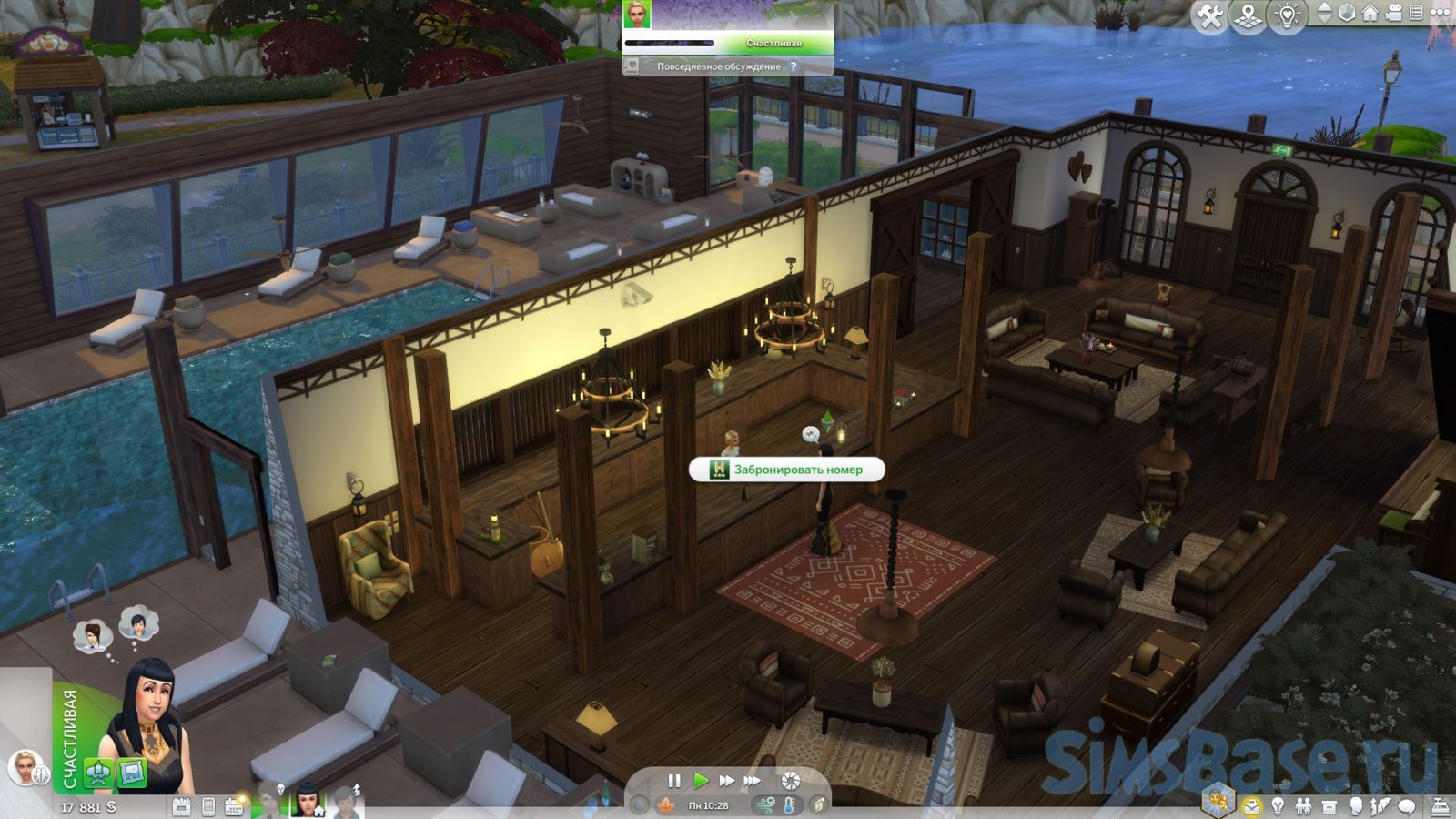The width and height of the screenshot is (1456, 819).
Task: Click the lightbulb icon in top toolbar
Action: [1287, 16]
